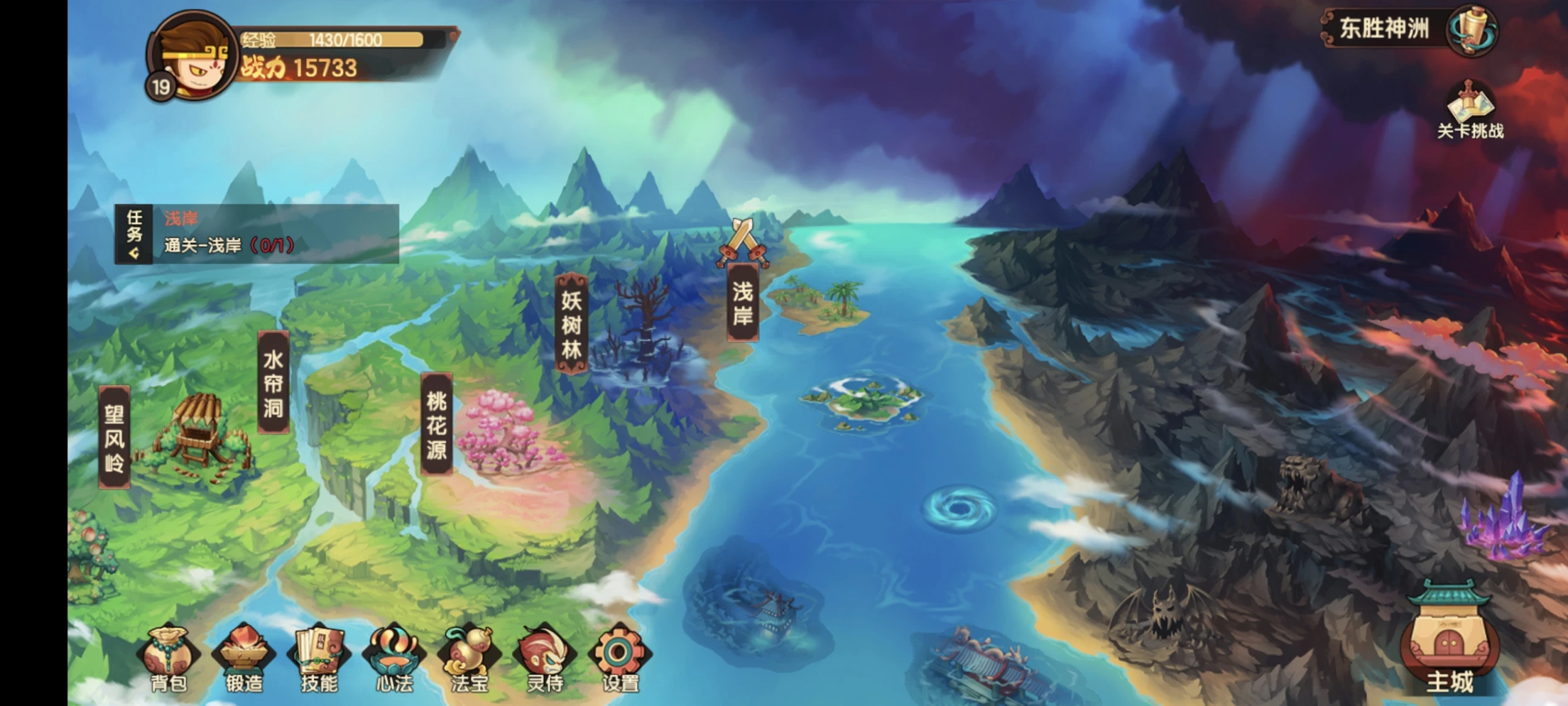Collapse the 任务 quest panel tab
1568x706 pixels.
pyautogui.click(x=134, y=235)
